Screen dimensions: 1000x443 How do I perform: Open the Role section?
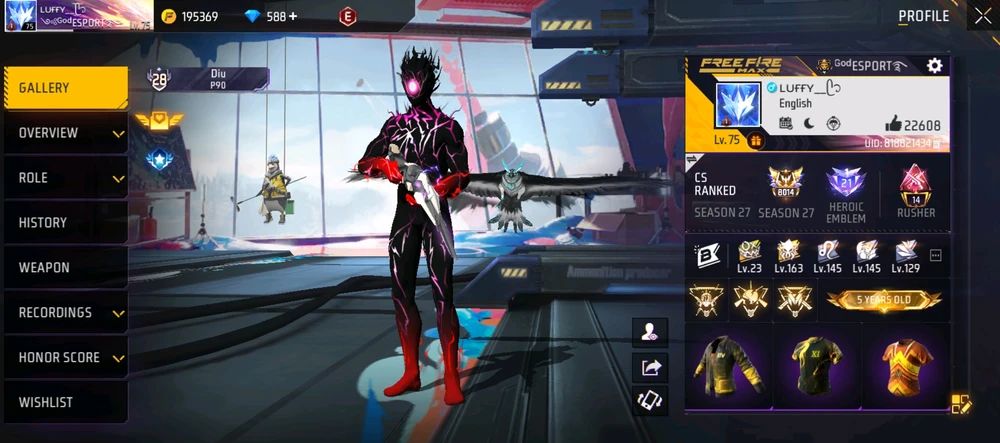(x=65, y=178)
